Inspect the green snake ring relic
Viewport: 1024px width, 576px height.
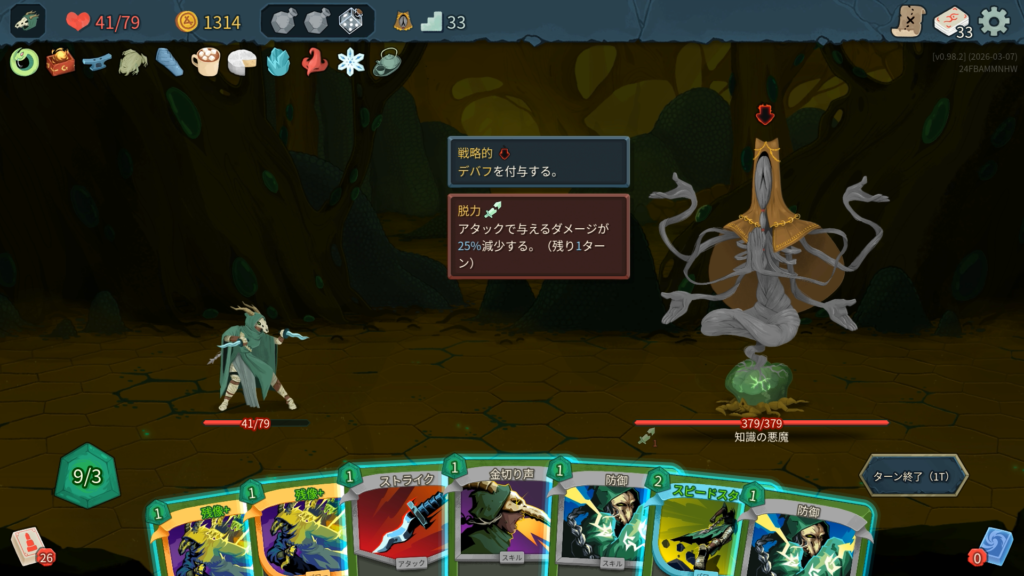(x=24, y=62)
